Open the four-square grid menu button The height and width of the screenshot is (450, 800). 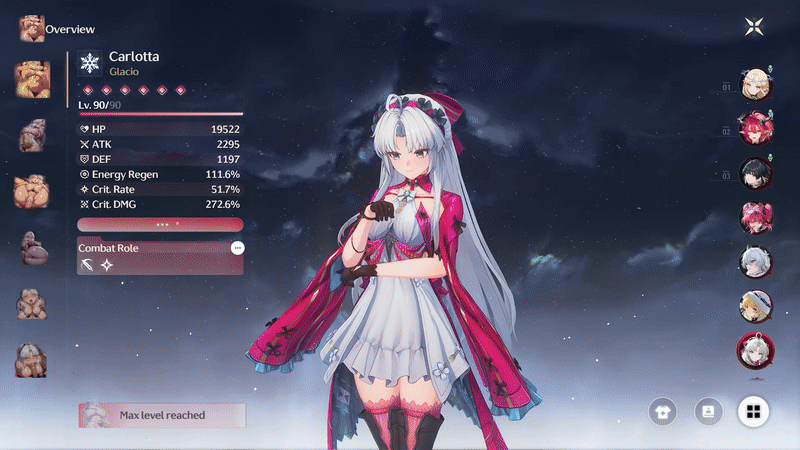coord(754,410)
